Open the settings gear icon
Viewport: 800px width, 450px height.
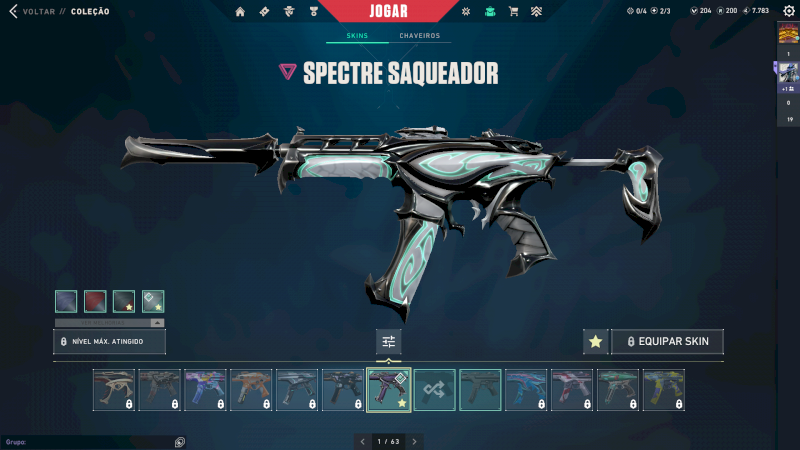[x=465, y=11]
